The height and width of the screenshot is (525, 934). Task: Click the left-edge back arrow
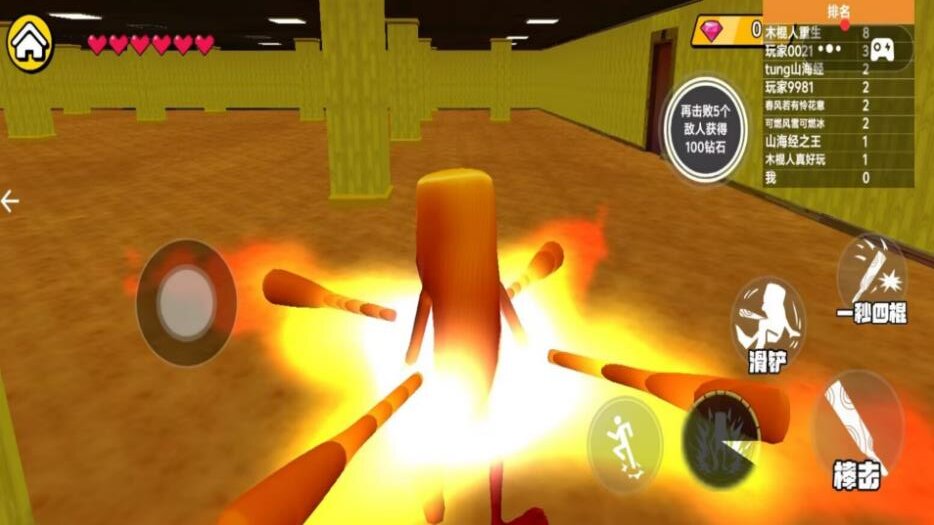click(x=11, y=202)
